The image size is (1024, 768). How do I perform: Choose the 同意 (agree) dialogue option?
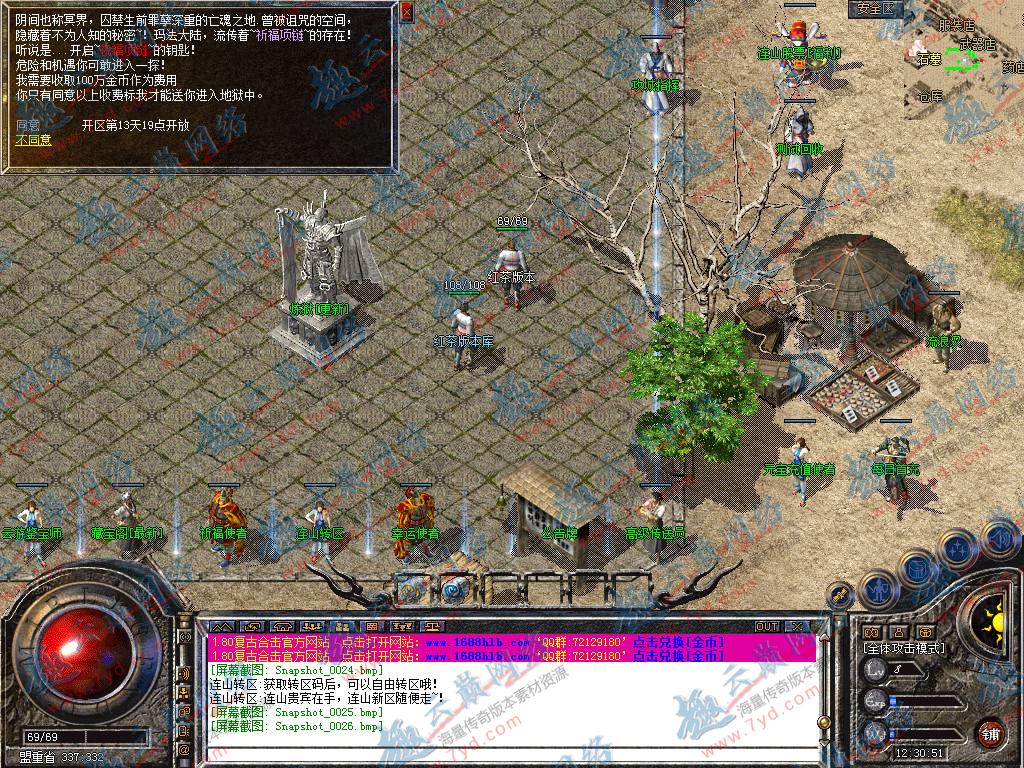28,126
